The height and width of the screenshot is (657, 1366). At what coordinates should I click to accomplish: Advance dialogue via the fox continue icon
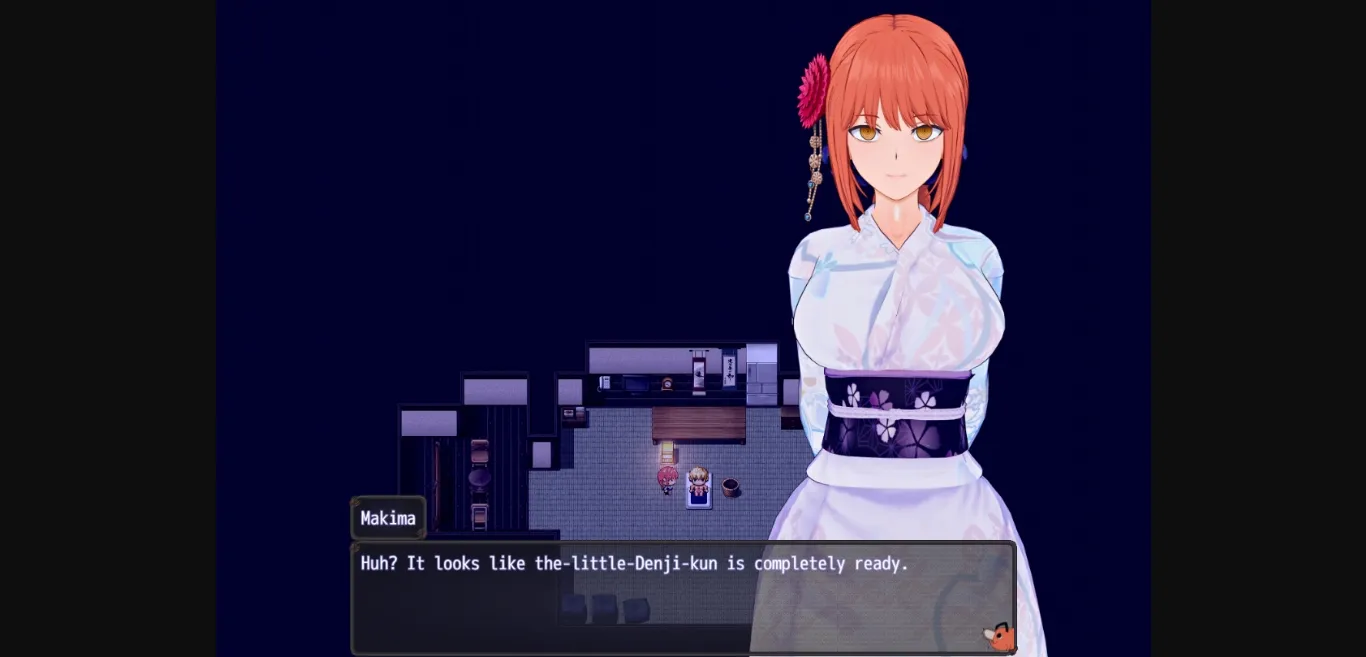(998, 637)
